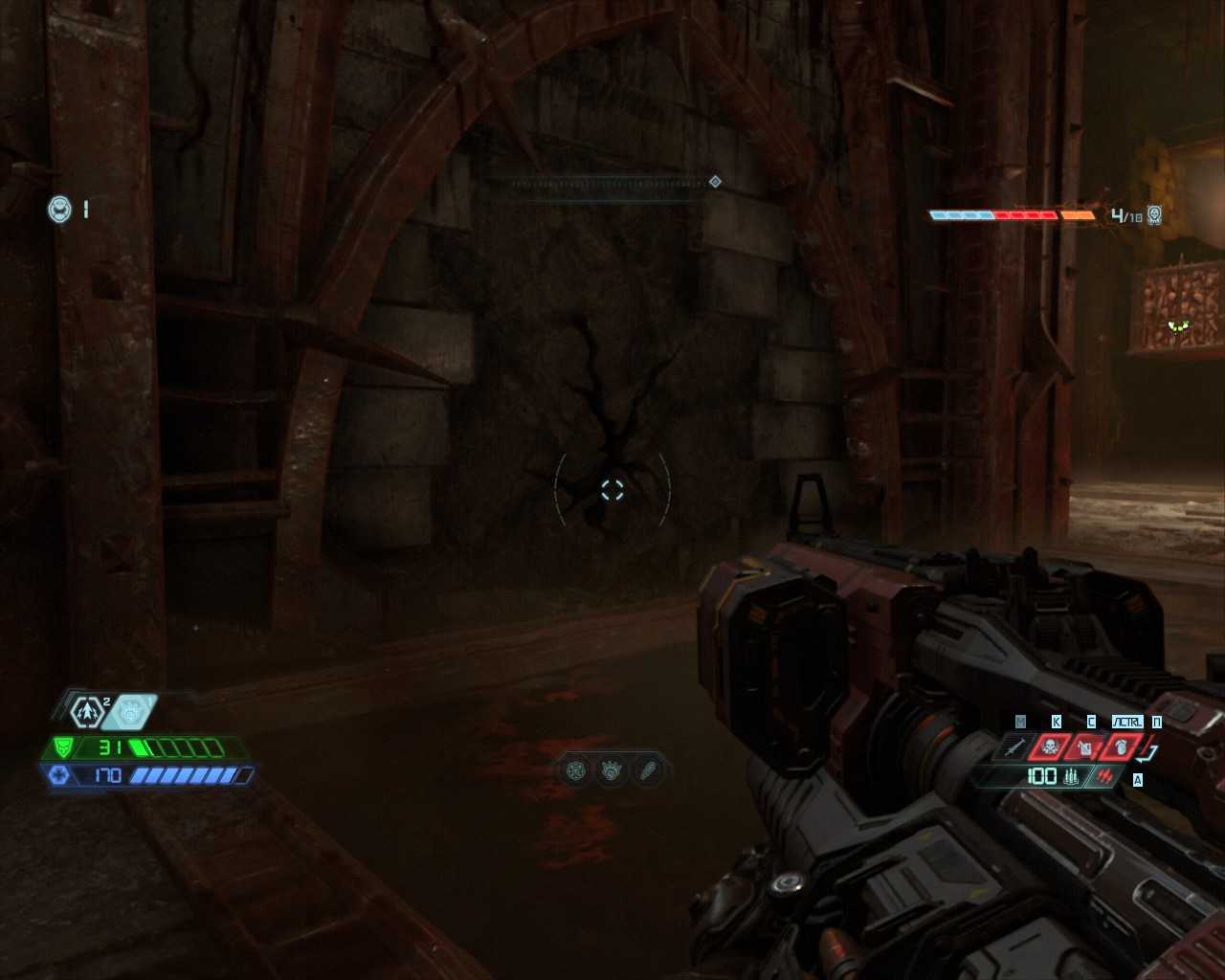This screenshot has height=980, width=1225.
Task: Select the Blood Punch fist icon
Action: point(129,711)
